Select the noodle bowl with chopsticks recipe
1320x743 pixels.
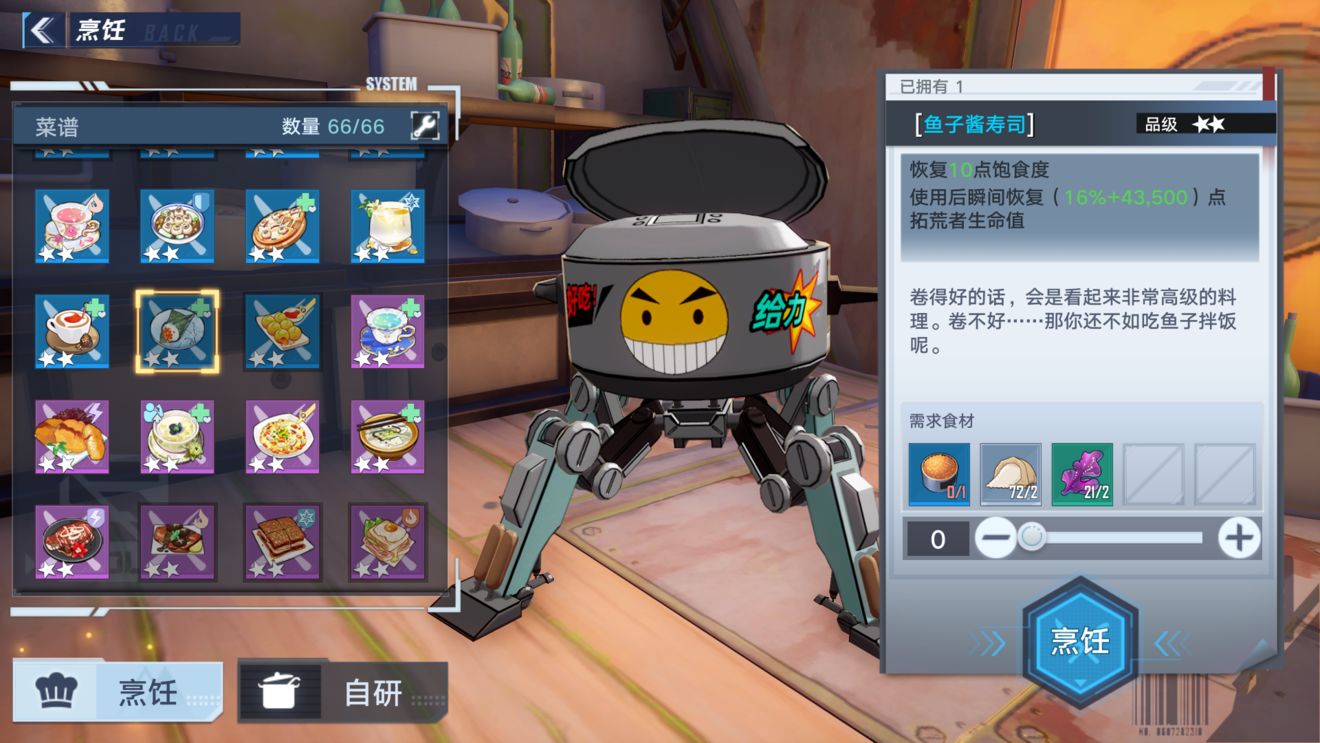point(387,436)
